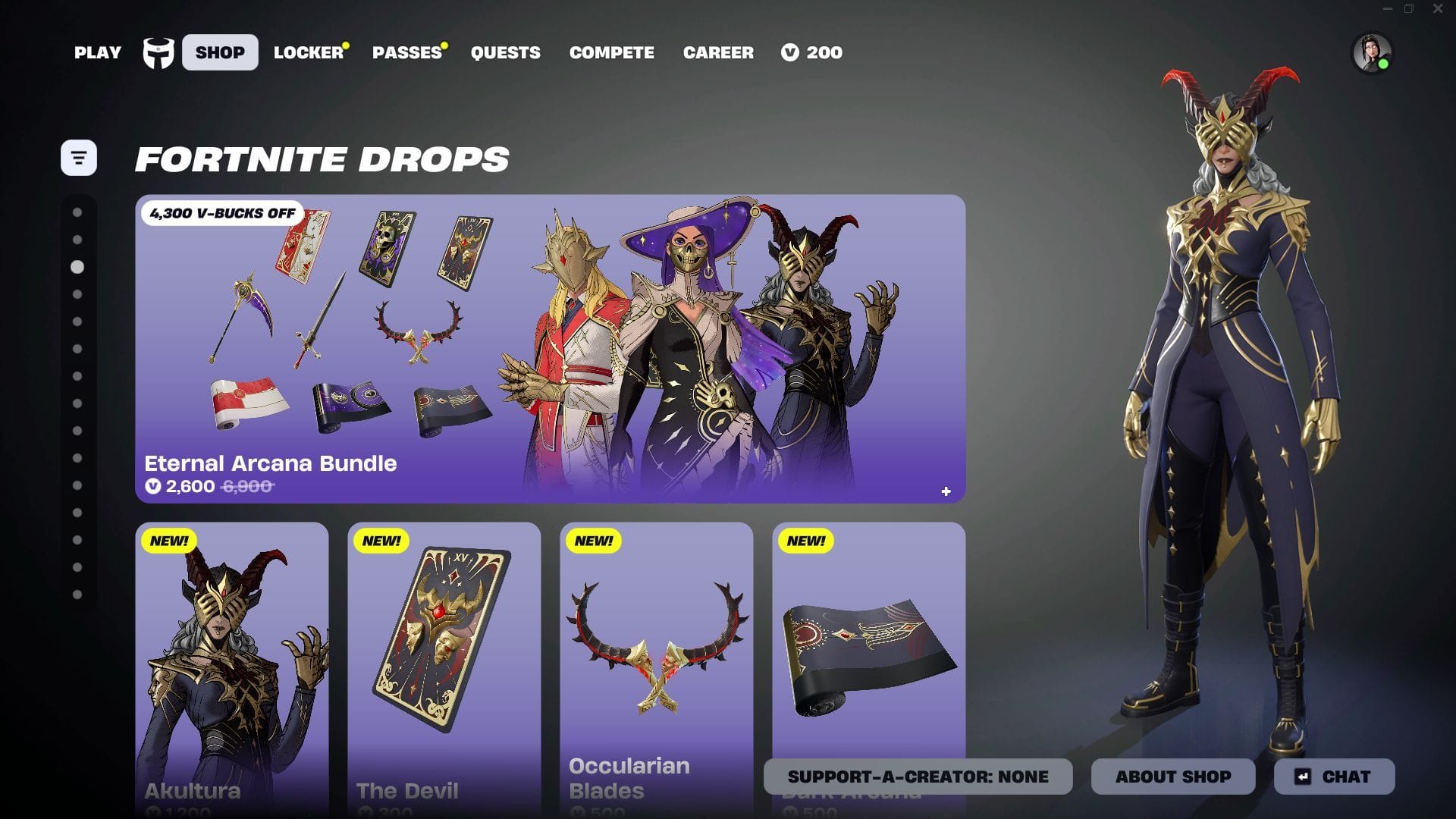Open the Locker tab
This screenshot has width=1456, height=819.
[309, 52]
